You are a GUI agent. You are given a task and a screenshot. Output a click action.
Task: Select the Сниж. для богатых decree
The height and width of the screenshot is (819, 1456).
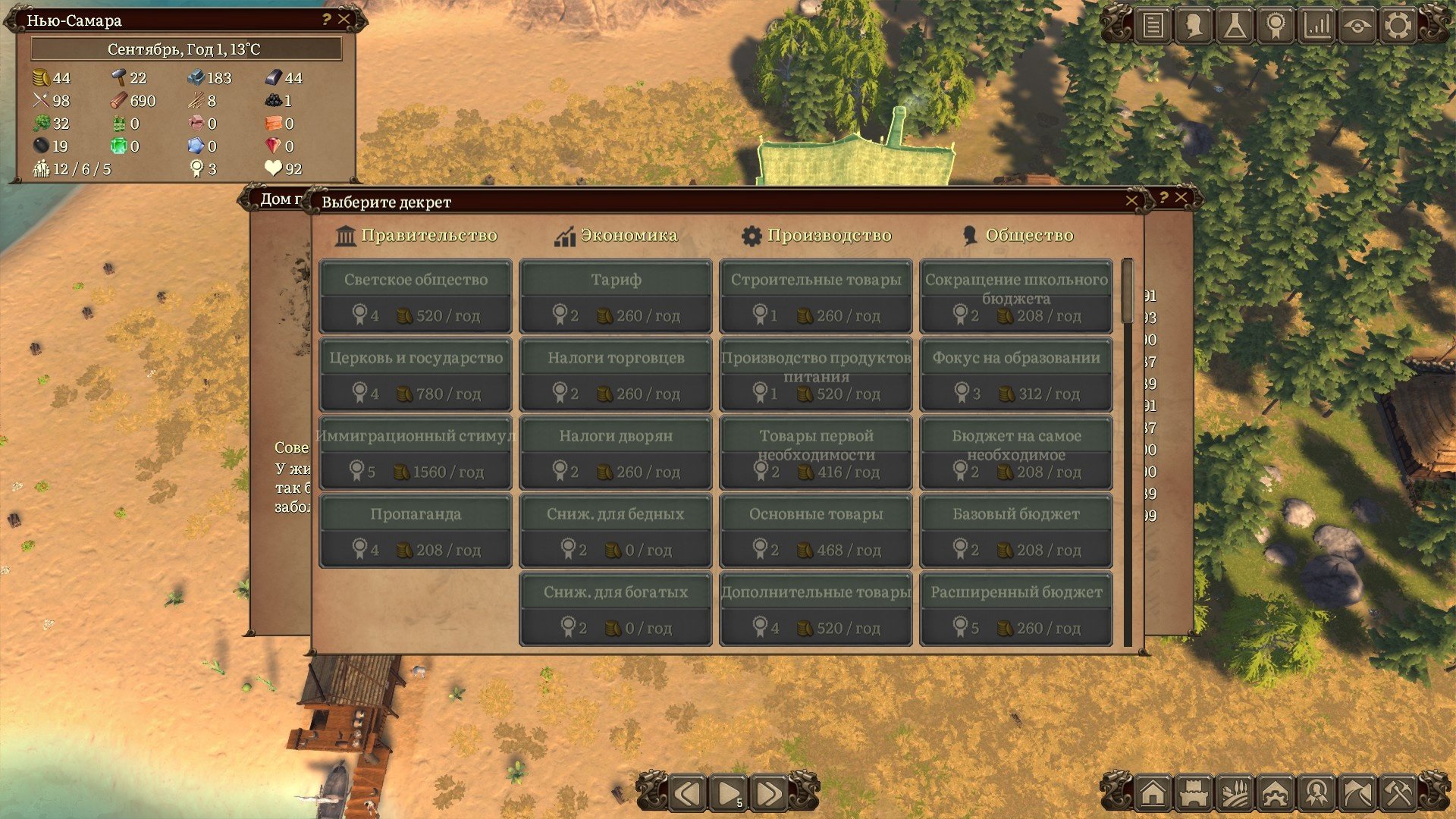[x=616, y=609]
